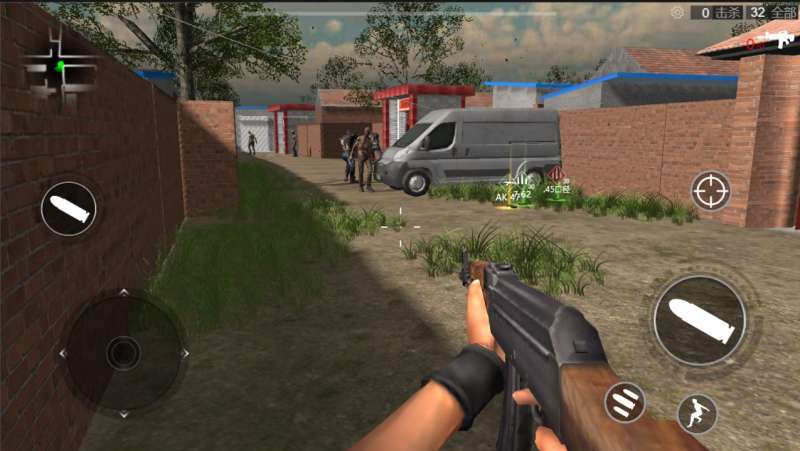Screen dimensions: 800x451
Task: Tap the virtual movement joystick
Action: (123, 352)
